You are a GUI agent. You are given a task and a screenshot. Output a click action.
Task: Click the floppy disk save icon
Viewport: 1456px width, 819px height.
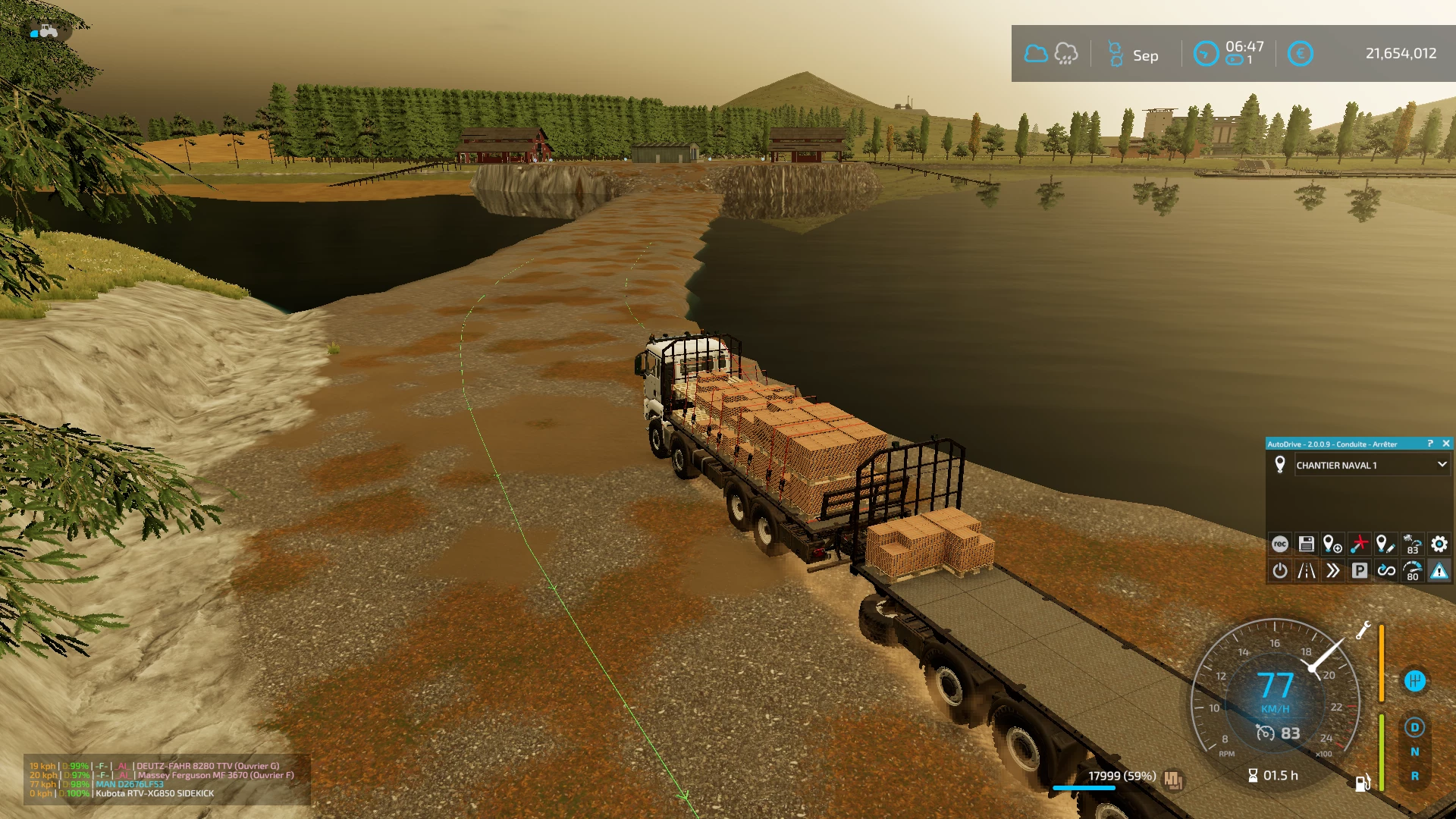pyautogui.click(x=1306, y=544)
